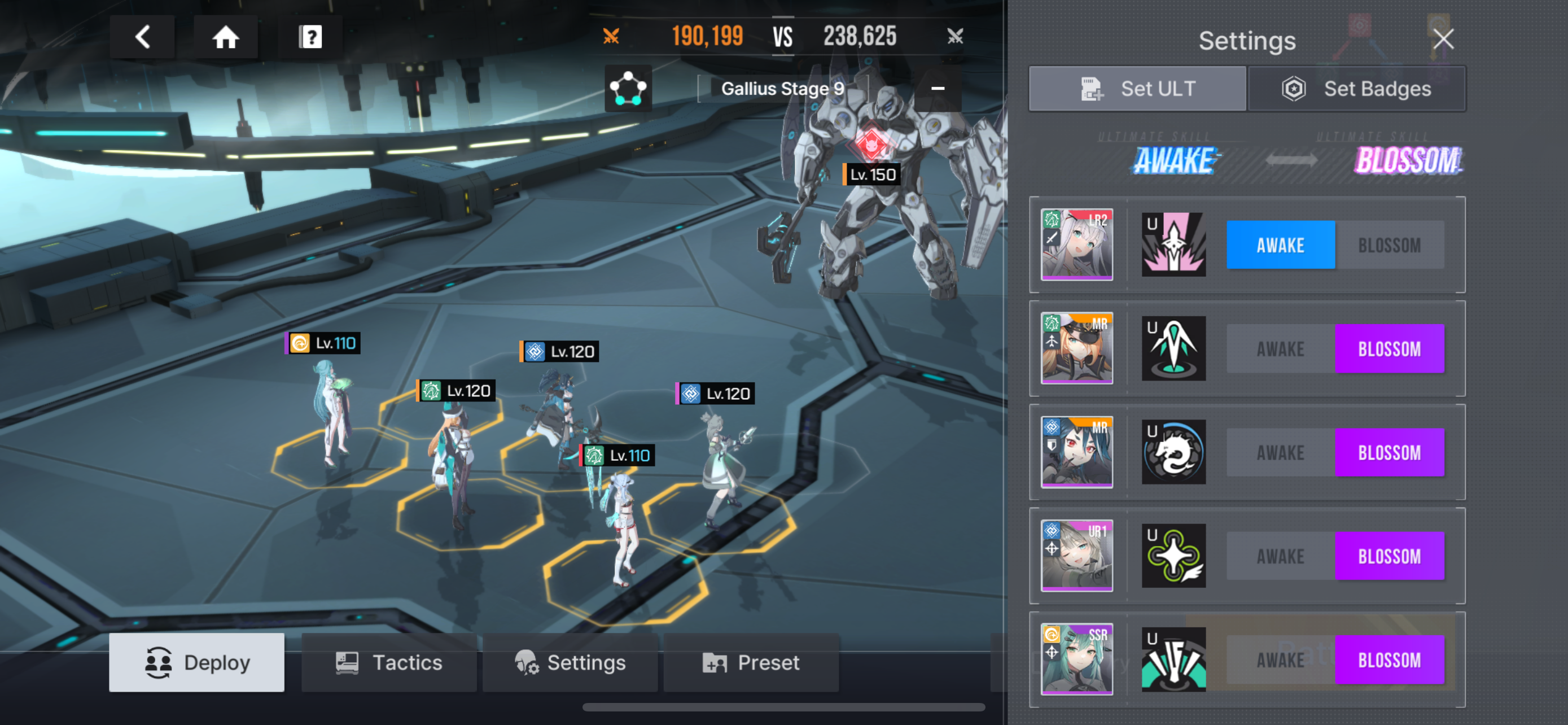Viewport: 1568px width, 725px height.
Task: Switch to the Set Badges tab
Action: click(1356, 89)
